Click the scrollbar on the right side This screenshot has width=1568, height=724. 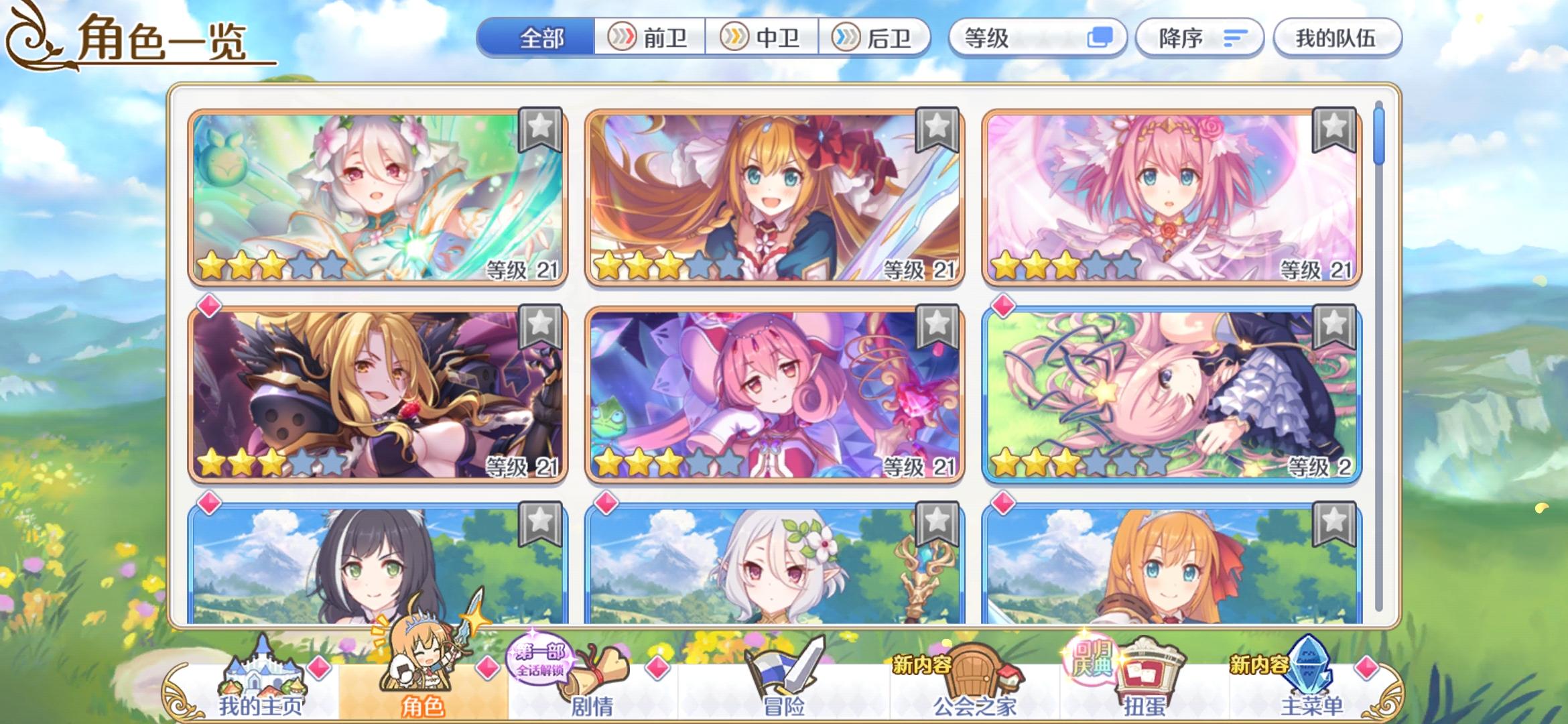pyautogui.click(x=1378, y=141)
